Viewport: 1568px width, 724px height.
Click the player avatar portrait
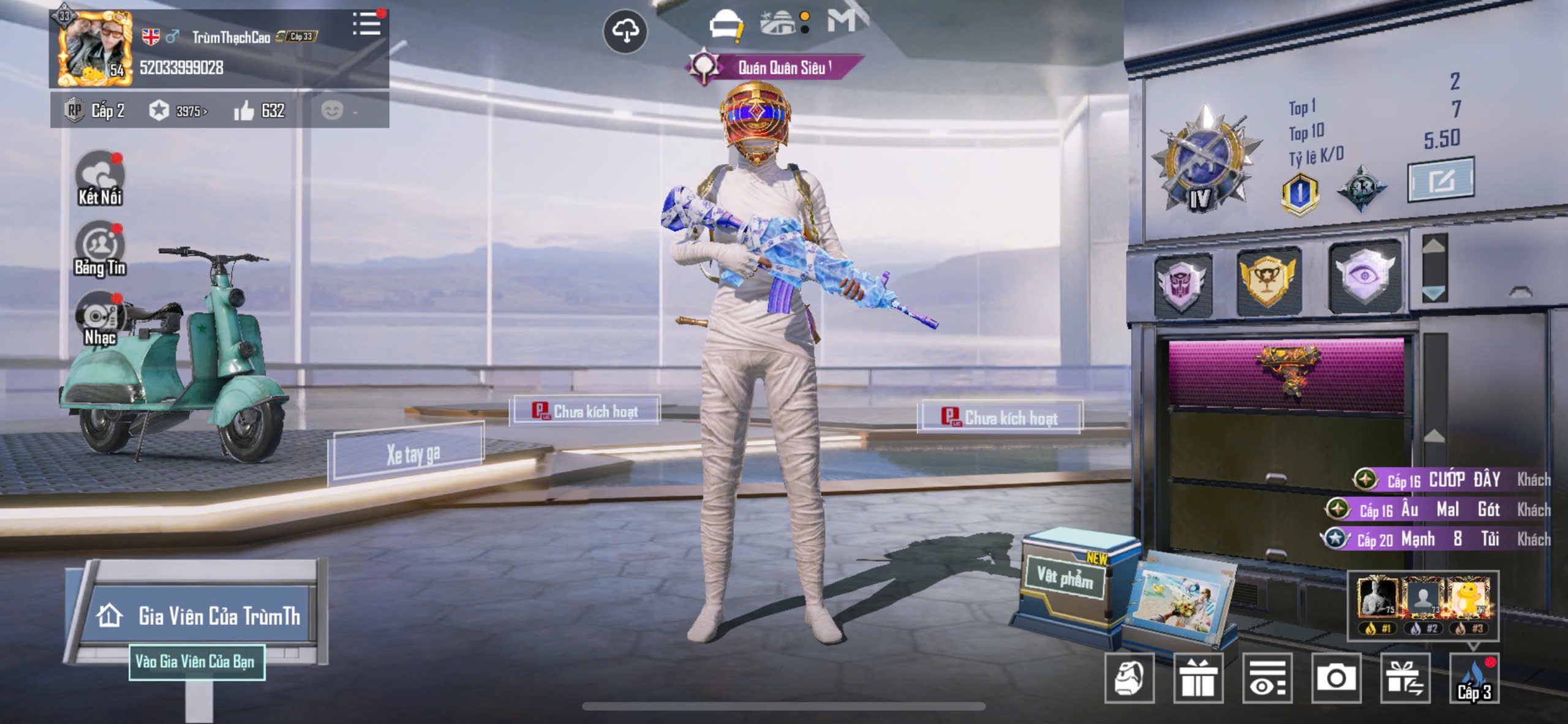94,49
